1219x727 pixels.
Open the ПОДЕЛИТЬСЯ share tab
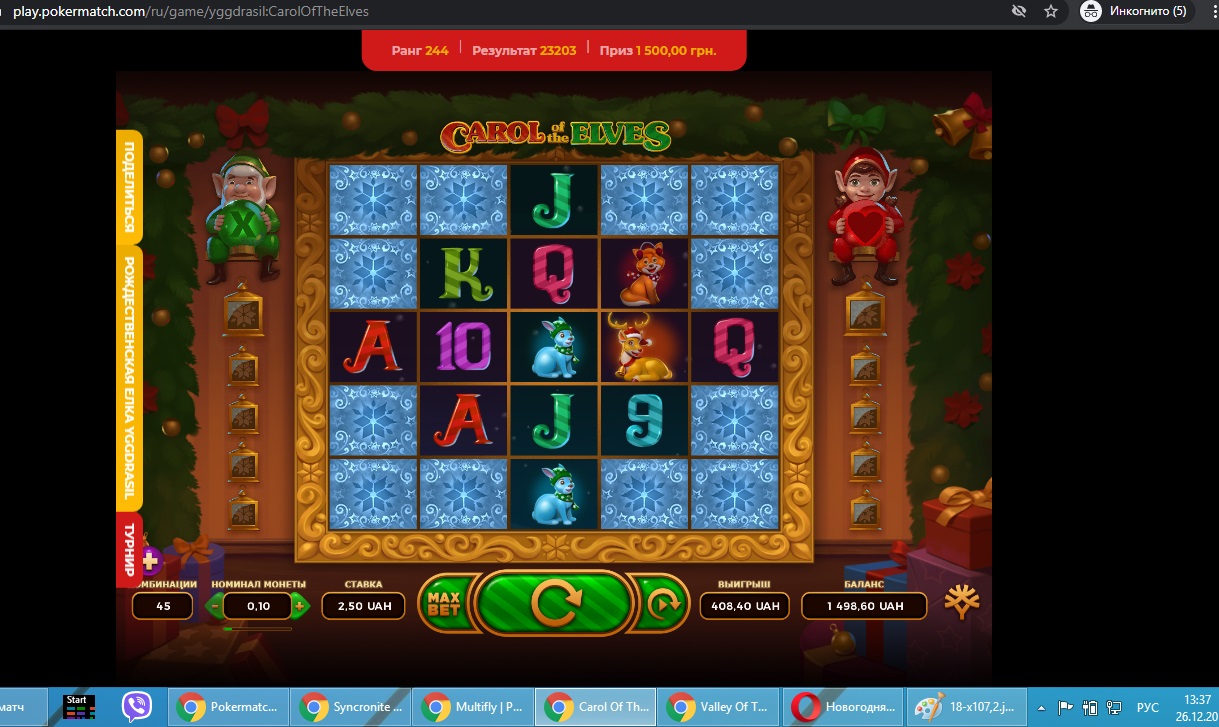[x=129, y=188]
